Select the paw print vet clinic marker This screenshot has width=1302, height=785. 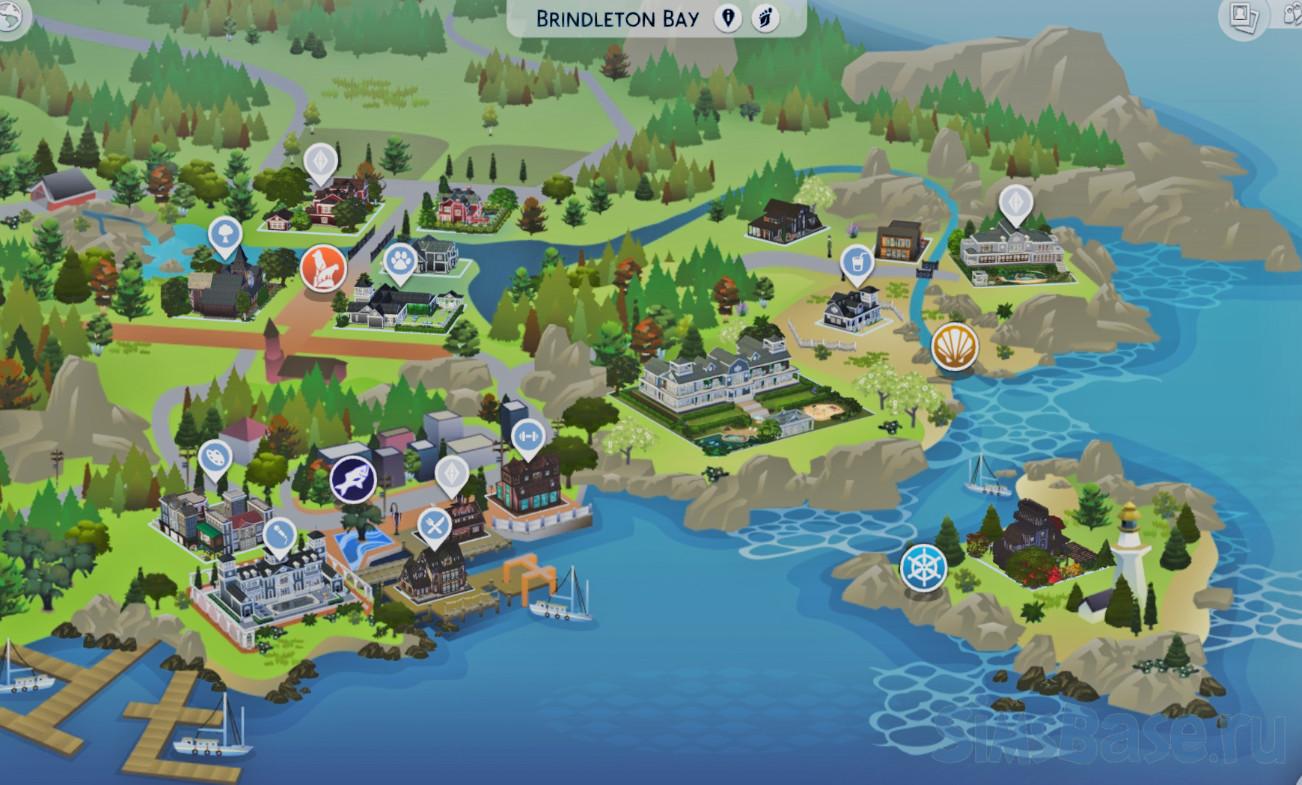[x=400, y=261]
